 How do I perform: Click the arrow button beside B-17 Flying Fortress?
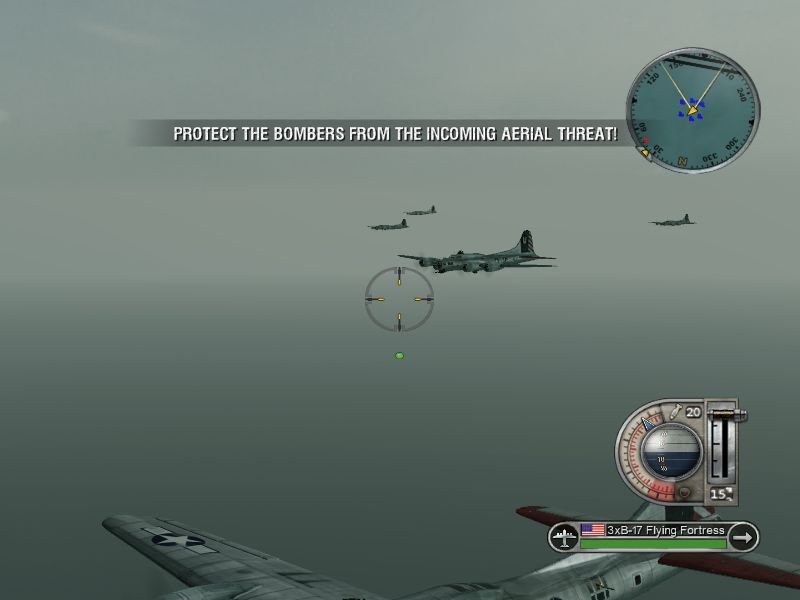point(742,537)
